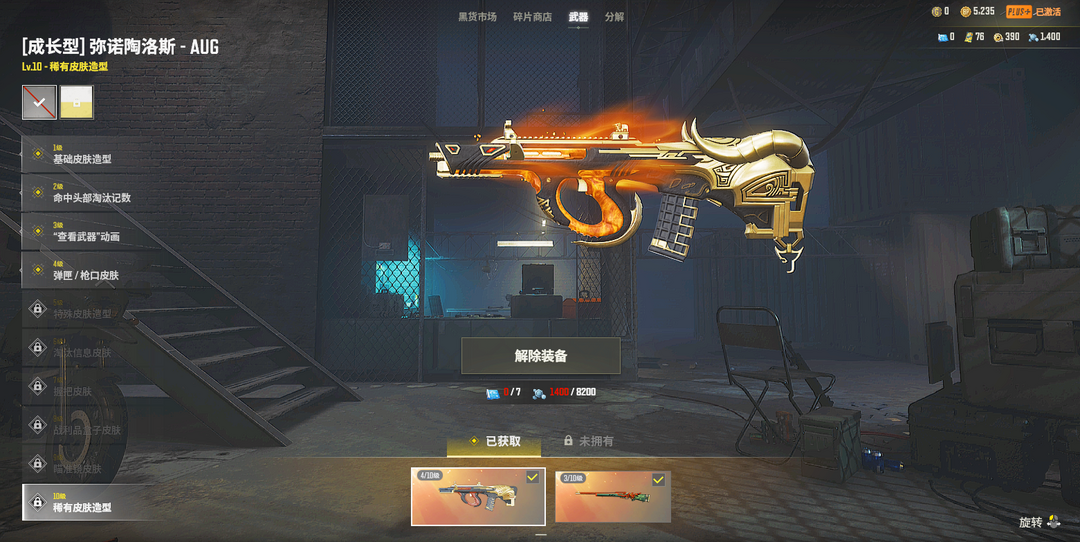Go to the 分解 dismantle tab
The width and height of the screenshot is (1080, 542).
[x=614, y=17]
